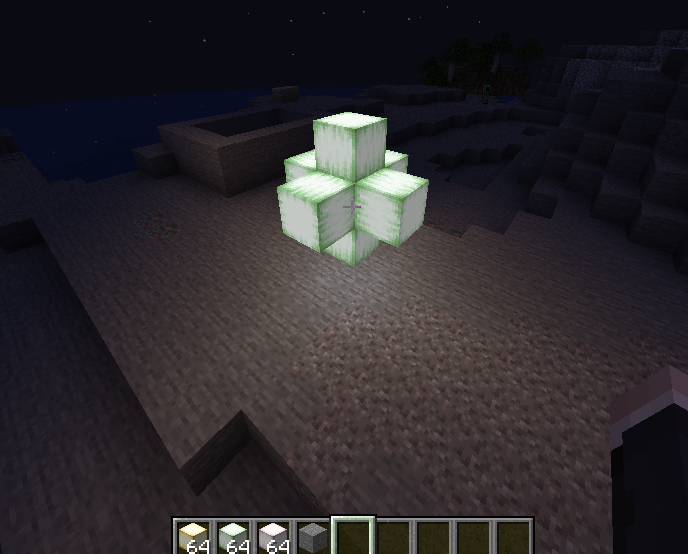The height and width of the screenshot is (554, 688).
Task: Choose the pink-tinted white block stack
Action: (272, 537)
